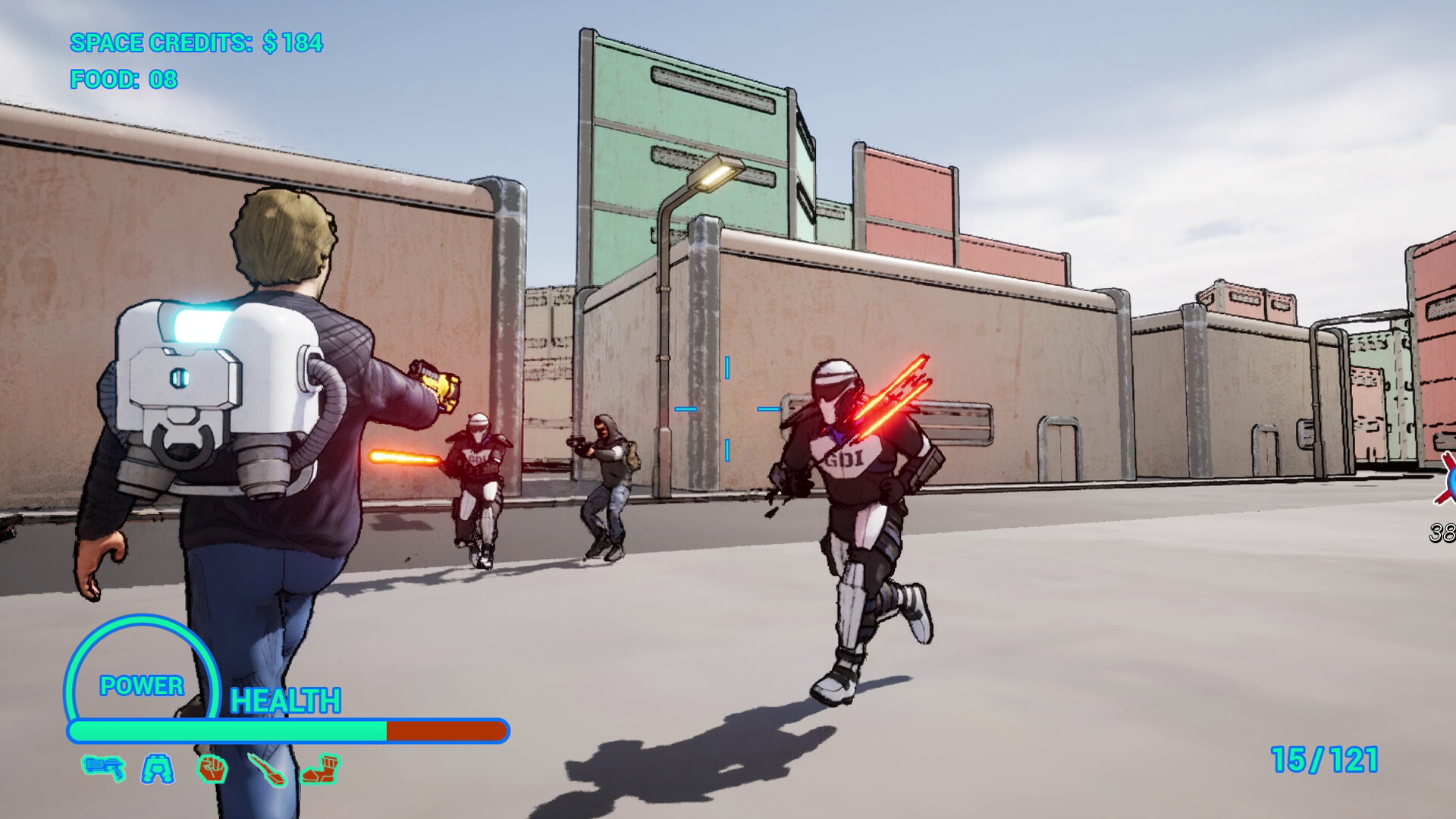The height and width of the screenshot is (819, 1456).
Task: Click the red depleted section of the health bar
Action: [x=446, y=730]
